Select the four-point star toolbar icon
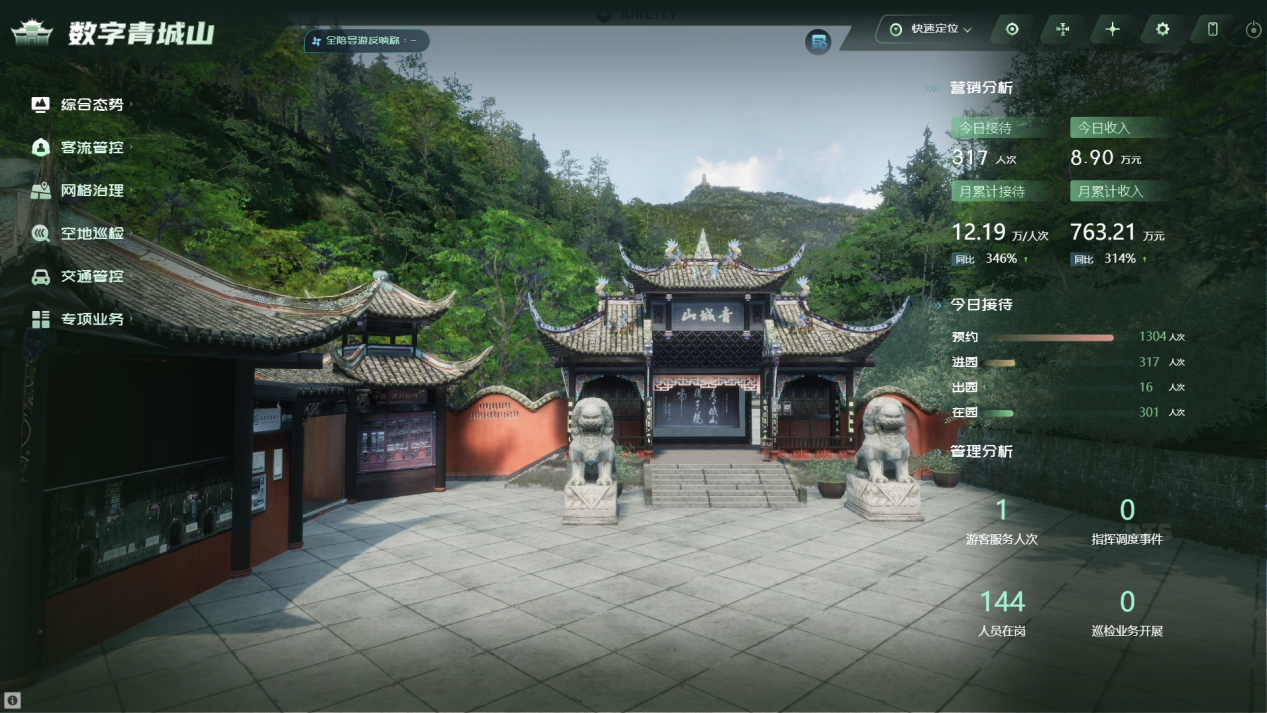Image resolution: width=1267 pixels, height=713 pixels. coord(1112,29)
